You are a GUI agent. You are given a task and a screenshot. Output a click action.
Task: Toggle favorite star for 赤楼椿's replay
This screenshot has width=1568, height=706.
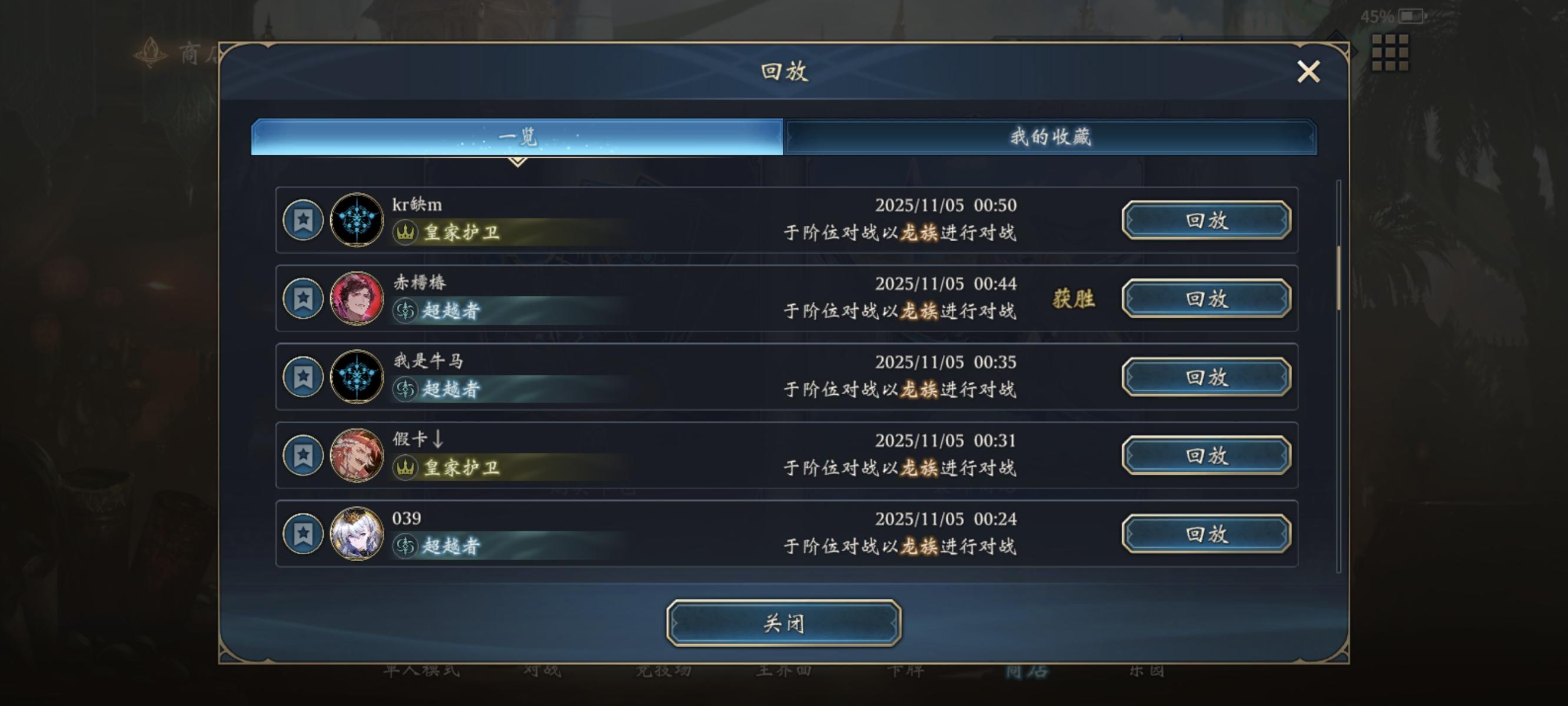click(x=303, y=299)
